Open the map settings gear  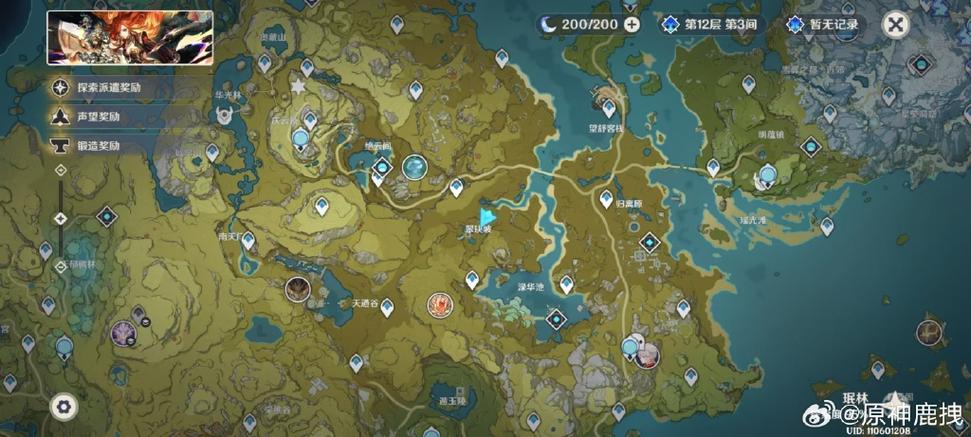(x=65, y=405)
